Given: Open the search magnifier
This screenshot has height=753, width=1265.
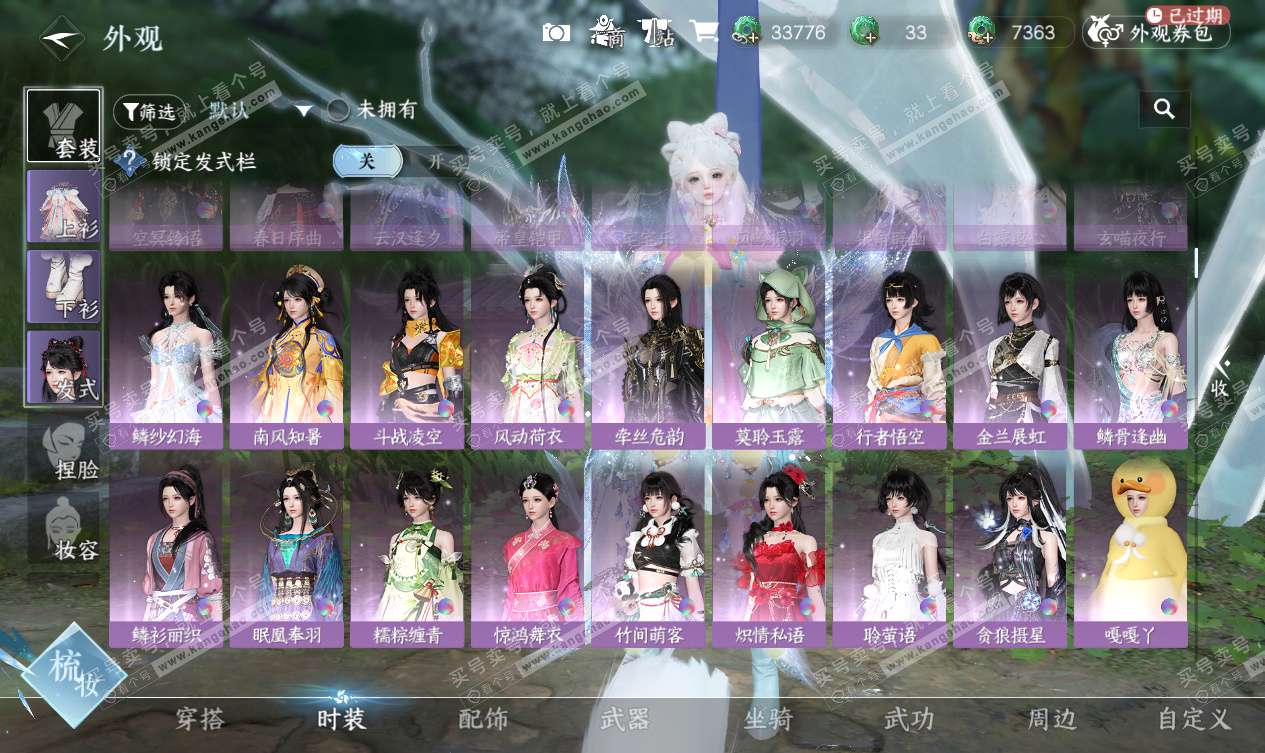Looking at the screenshot, I should coord(1164,109).
